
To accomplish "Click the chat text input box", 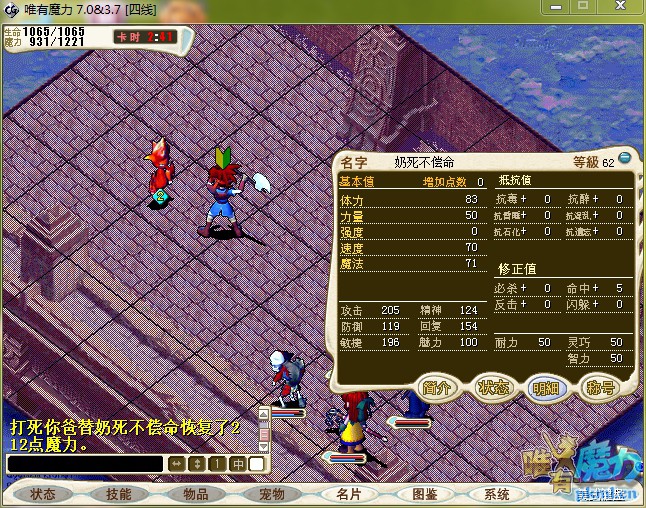I will pos(84,464).
